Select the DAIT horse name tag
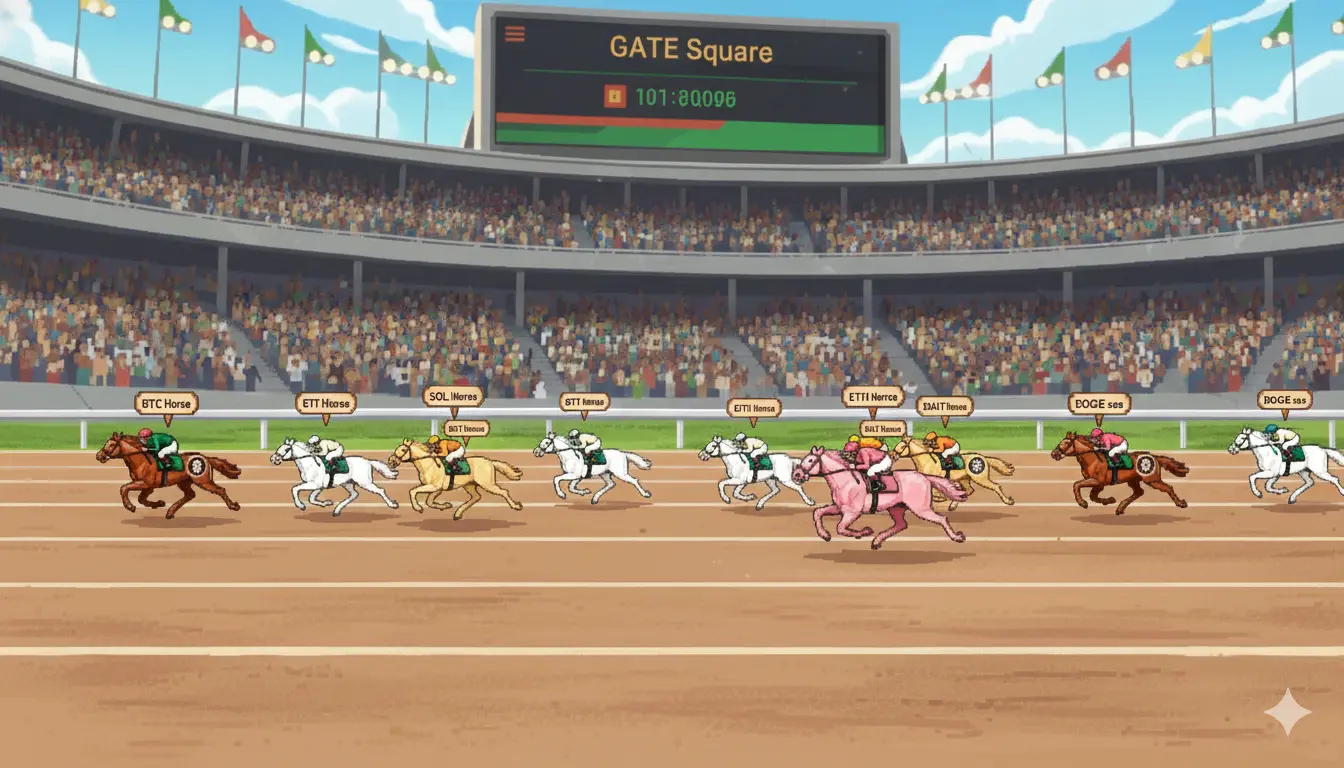 pyautogui.click(x=944, y=406)
